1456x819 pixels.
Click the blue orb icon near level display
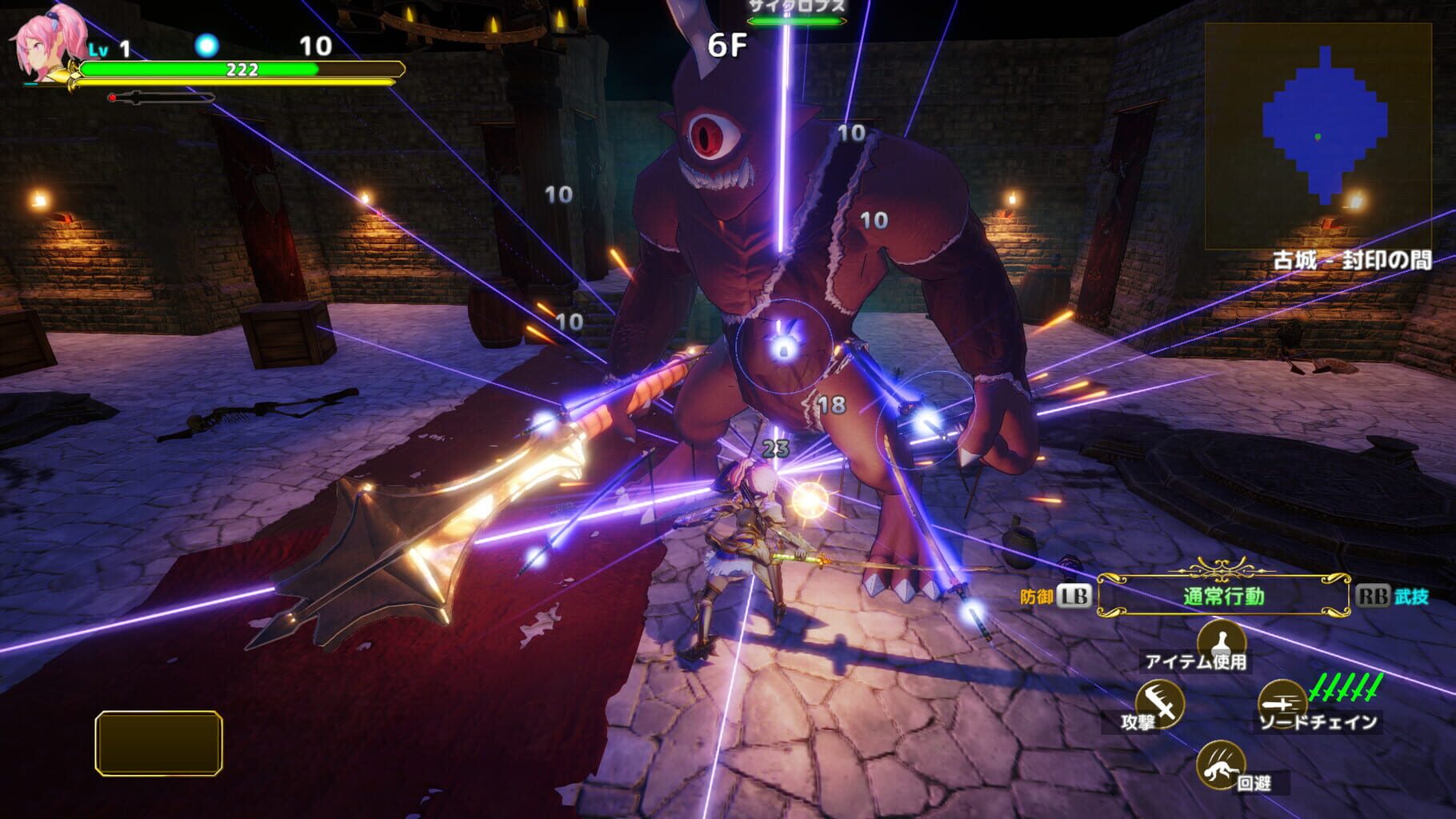(208, 46)
